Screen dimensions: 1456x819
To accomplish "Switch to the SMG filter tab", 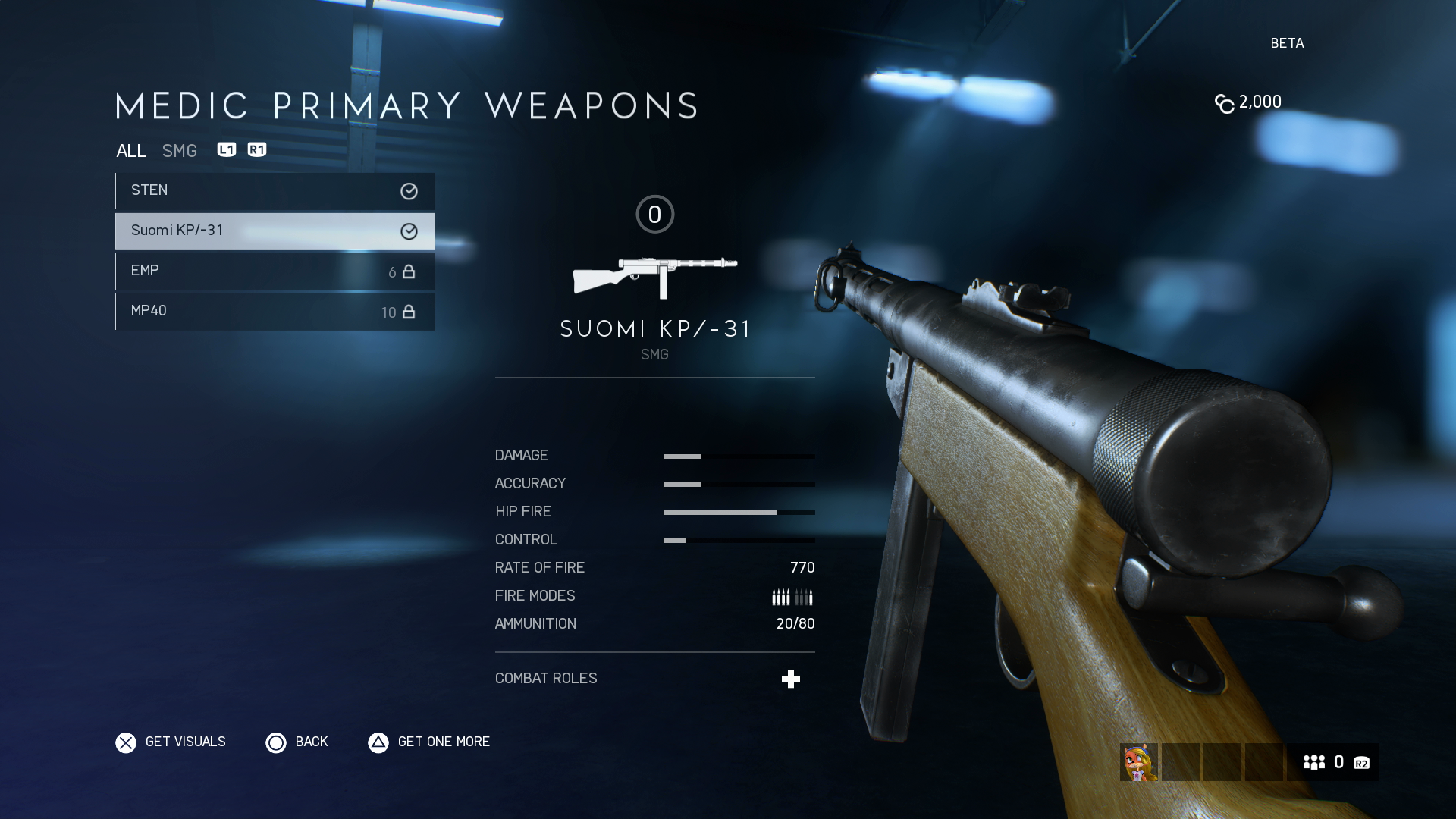I will pos(180,151).
